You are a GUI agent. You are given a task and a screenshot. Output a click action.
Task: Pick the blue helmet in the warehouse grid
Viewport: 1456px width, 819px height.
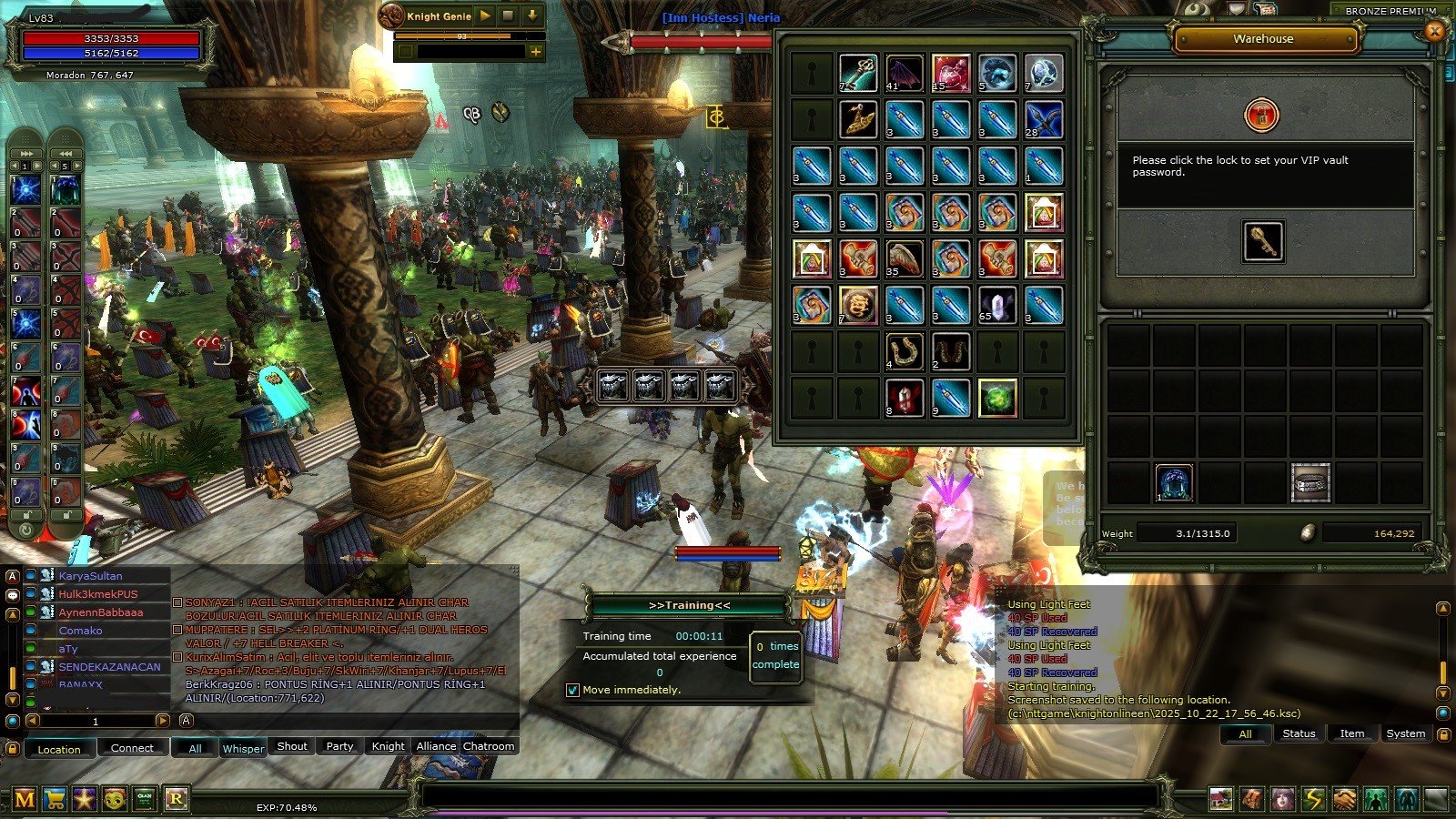coord(1174,483)
